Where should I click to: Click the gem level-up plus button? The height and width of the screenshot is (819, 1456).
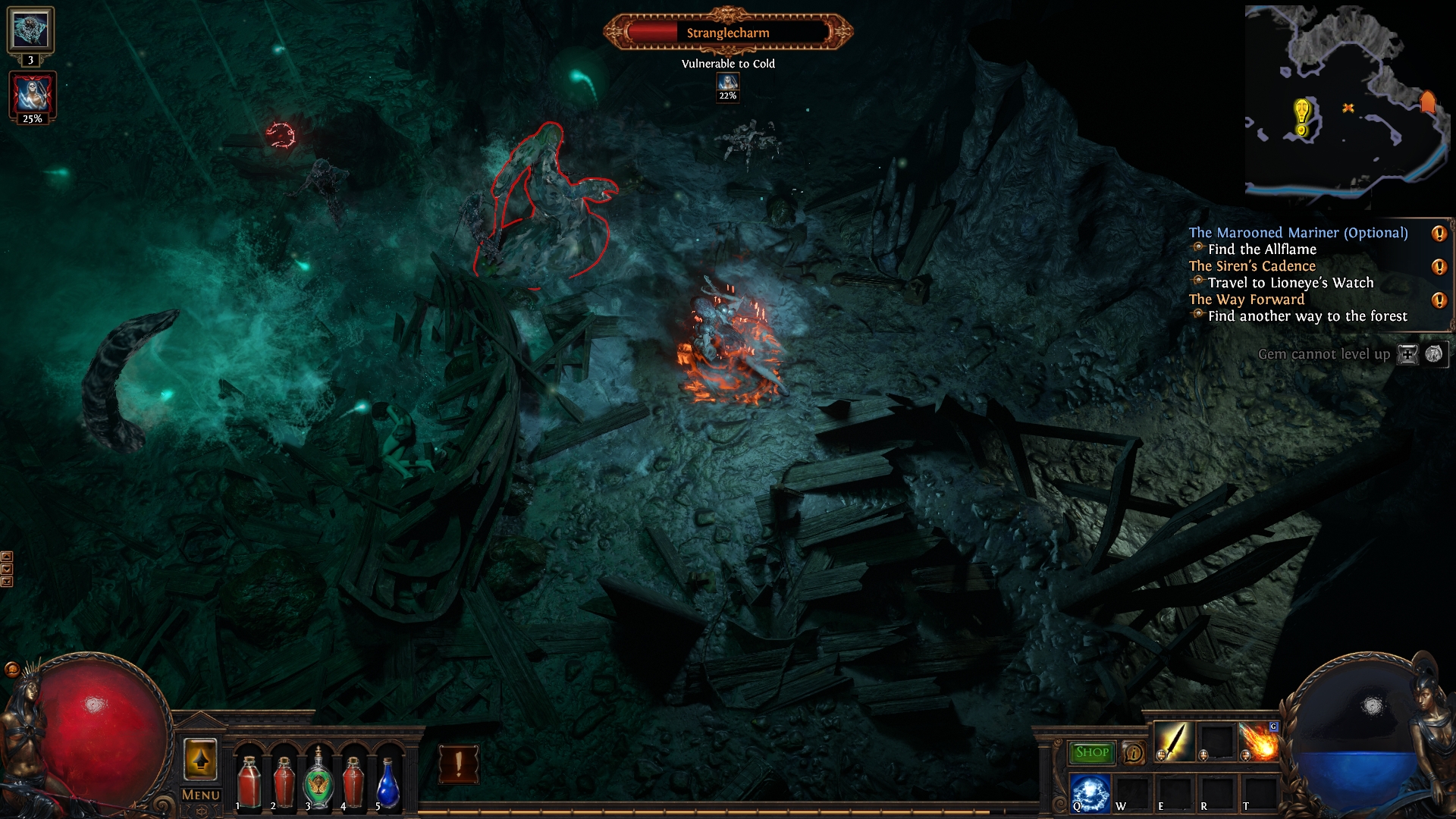(x=1407, y=354)
